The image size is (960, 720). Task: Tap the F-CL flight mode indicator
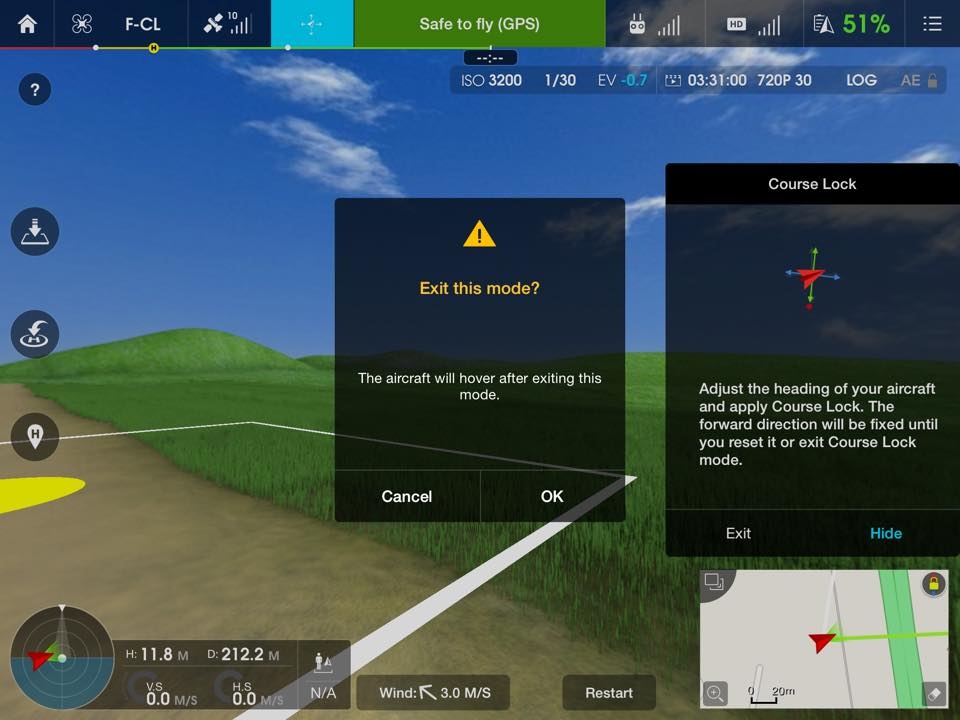coord(142,24)
